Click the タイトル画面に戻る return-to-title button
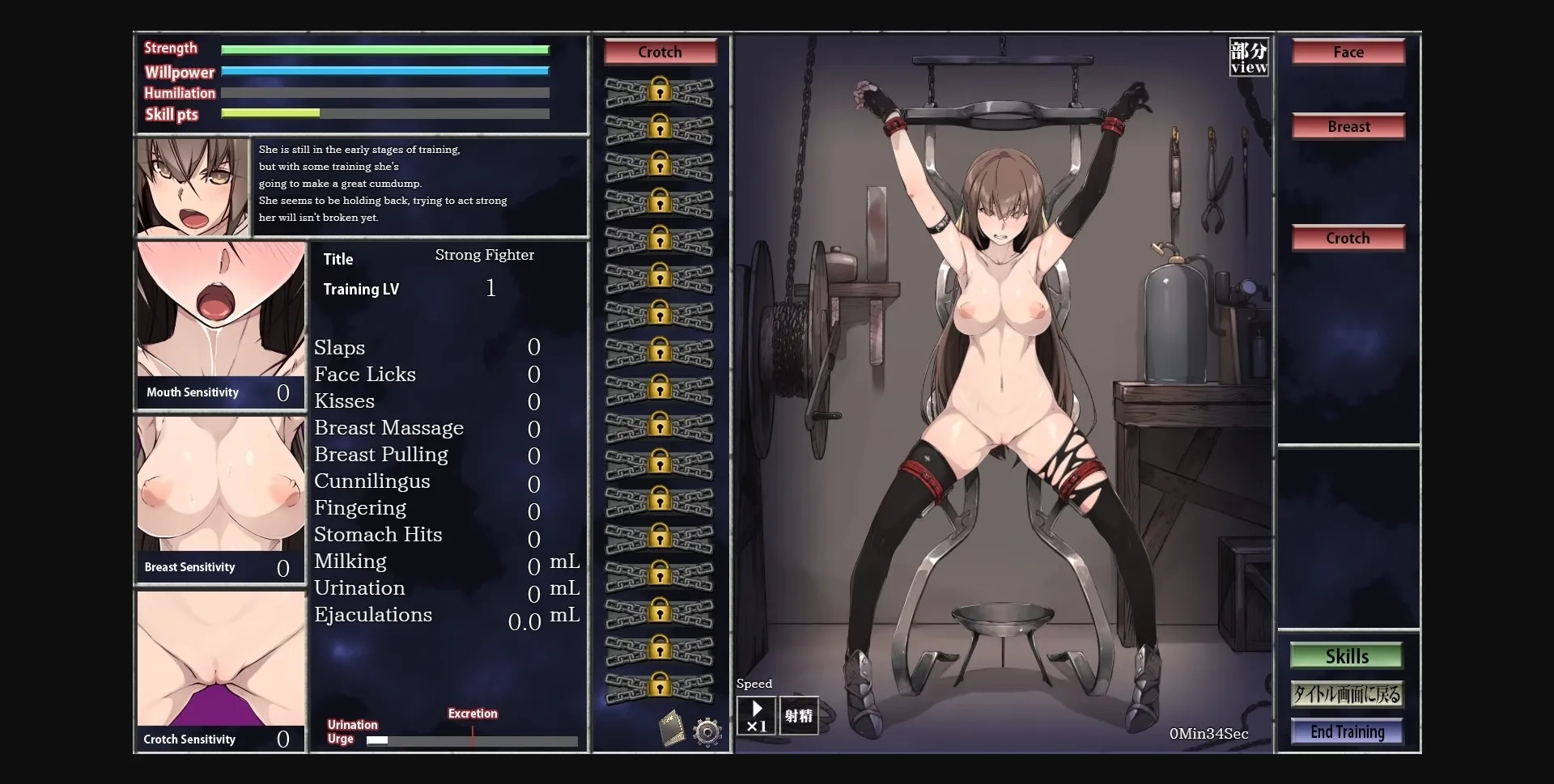The width and height of the screenshot is (1554, 784). pyautogui.click(x=1348, y=693)
